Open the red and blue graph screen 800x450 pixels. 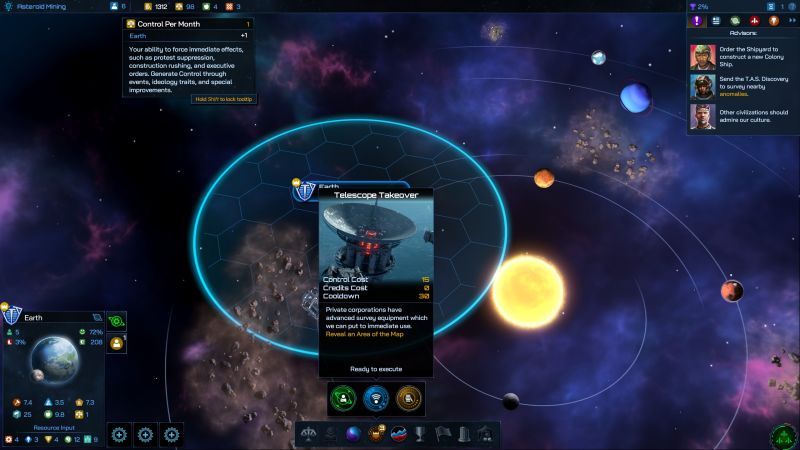(x=401, y=434)
